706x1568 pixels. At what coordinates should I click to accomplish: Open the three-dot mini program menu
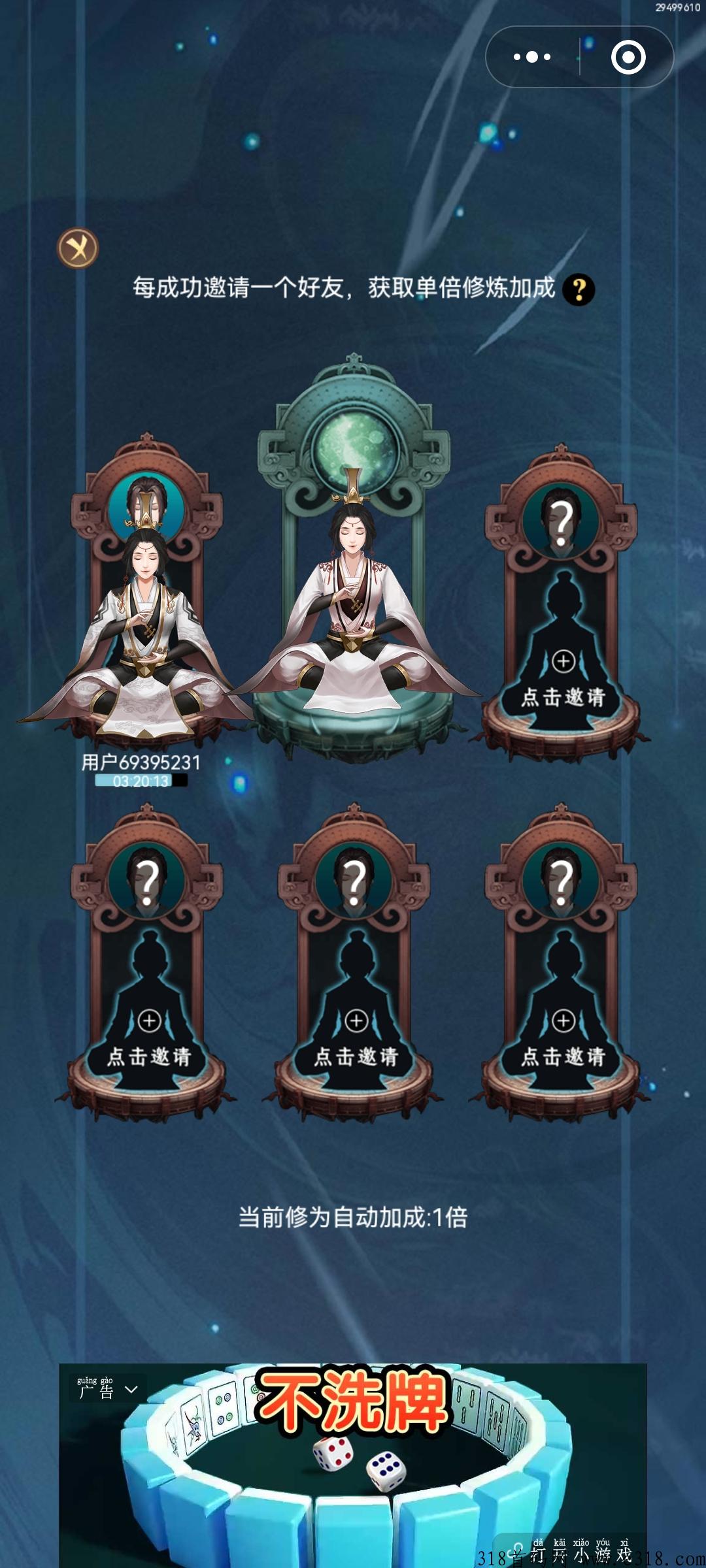pyautogui.click(x=532, y=57)
